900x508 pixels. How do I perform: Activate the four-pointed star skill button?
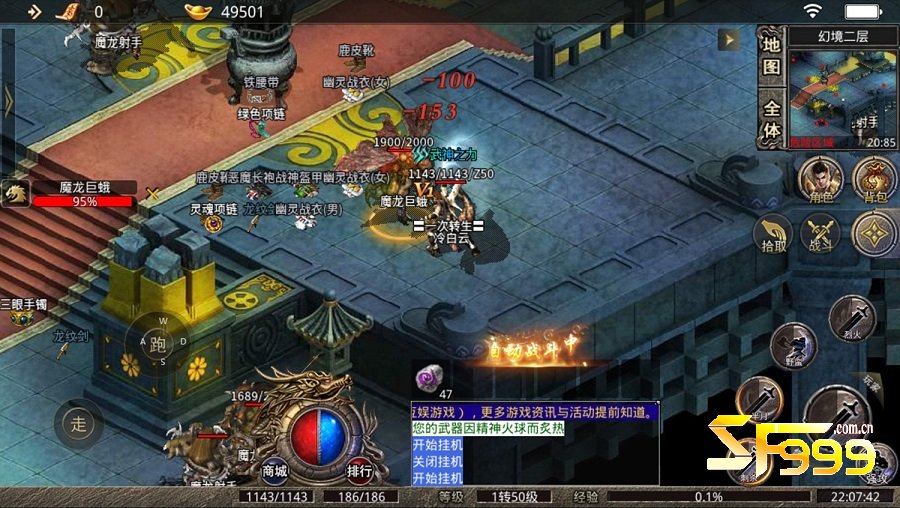[873, 234]
